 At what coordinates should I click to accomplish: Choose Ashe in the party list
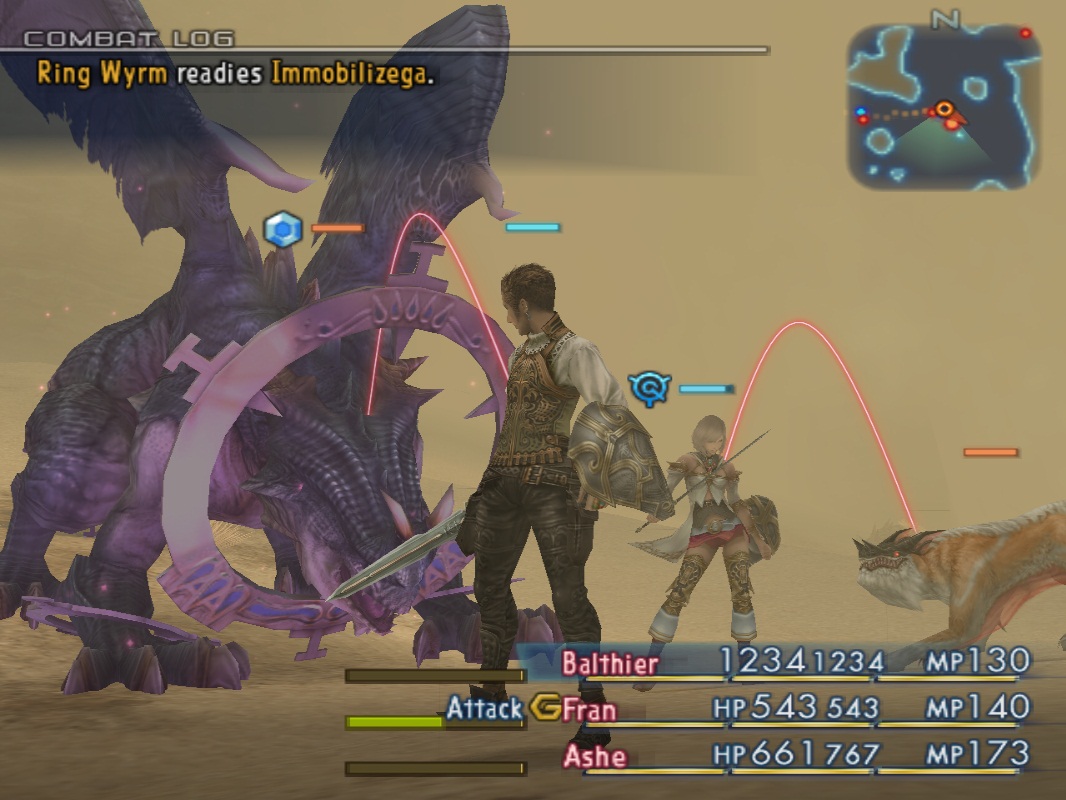click(594, 756)
